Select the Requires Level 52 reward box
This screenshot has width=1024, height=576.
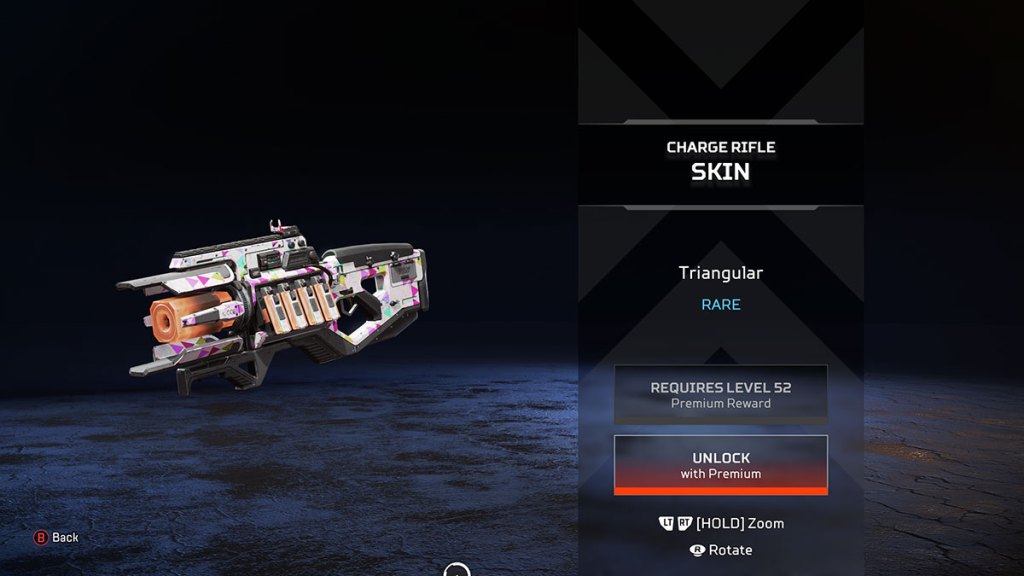click(720, 394)
